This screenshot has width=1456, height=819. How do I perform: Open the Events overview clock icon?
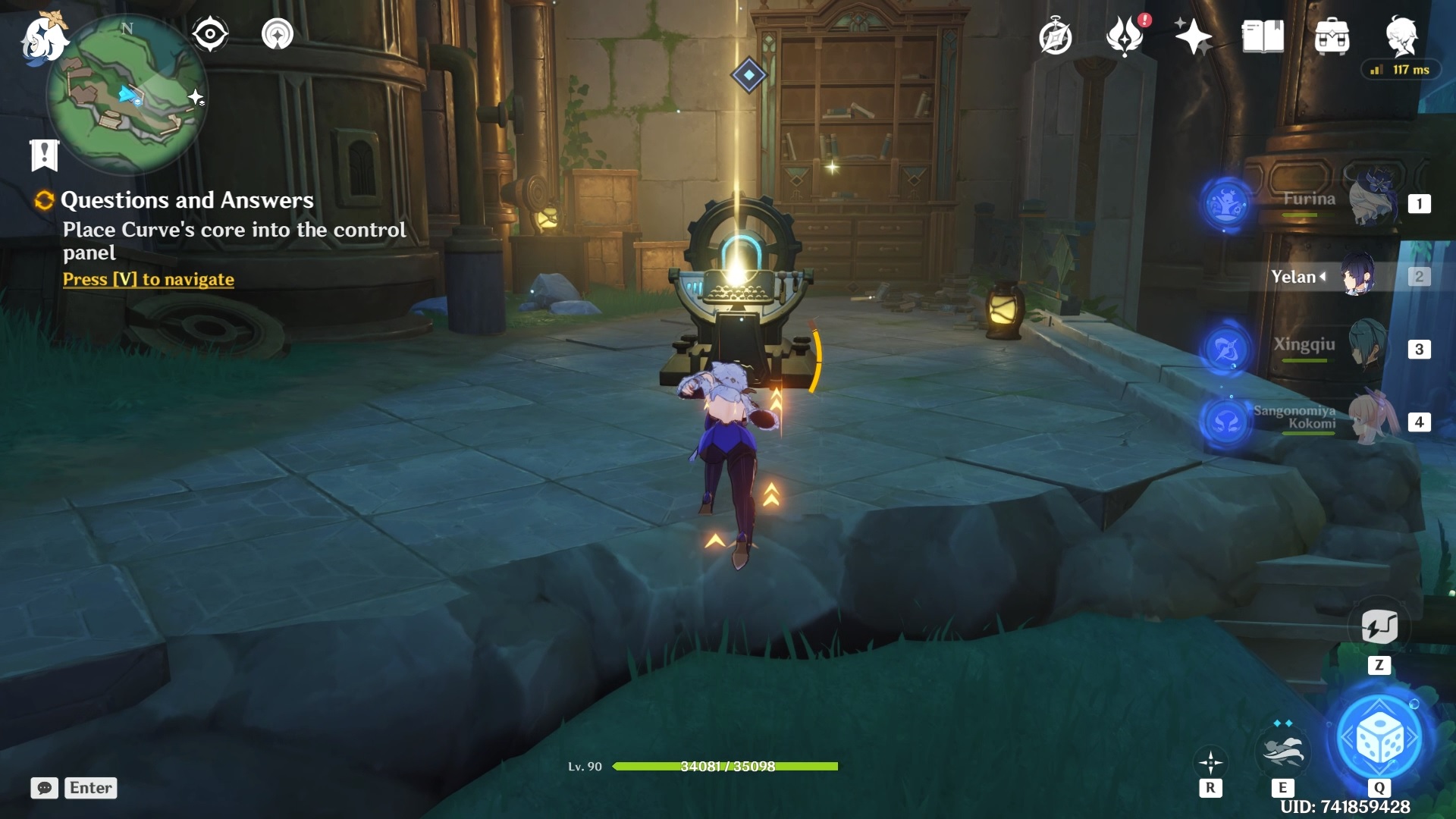(1056, 36)
